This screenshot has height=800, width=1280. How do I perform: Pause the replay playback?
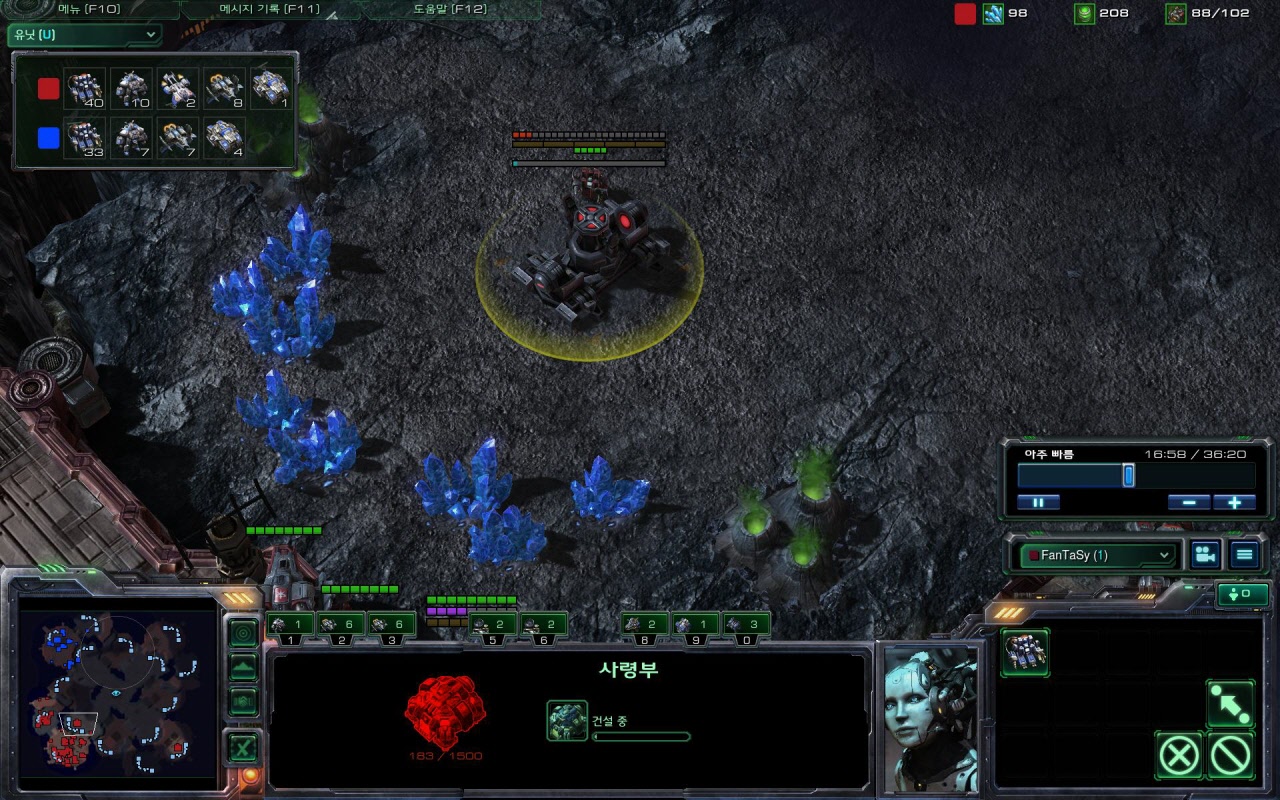coord(1038,502)
